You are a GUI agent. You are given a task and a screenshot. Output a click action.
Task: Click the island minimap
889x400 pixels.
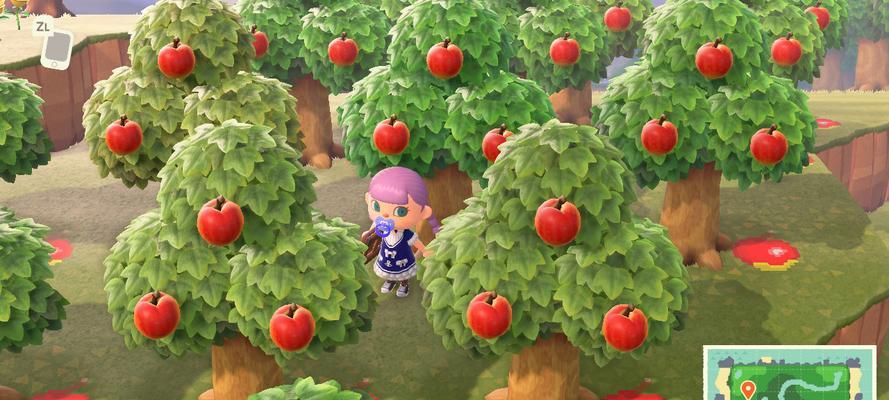[789, 374]
